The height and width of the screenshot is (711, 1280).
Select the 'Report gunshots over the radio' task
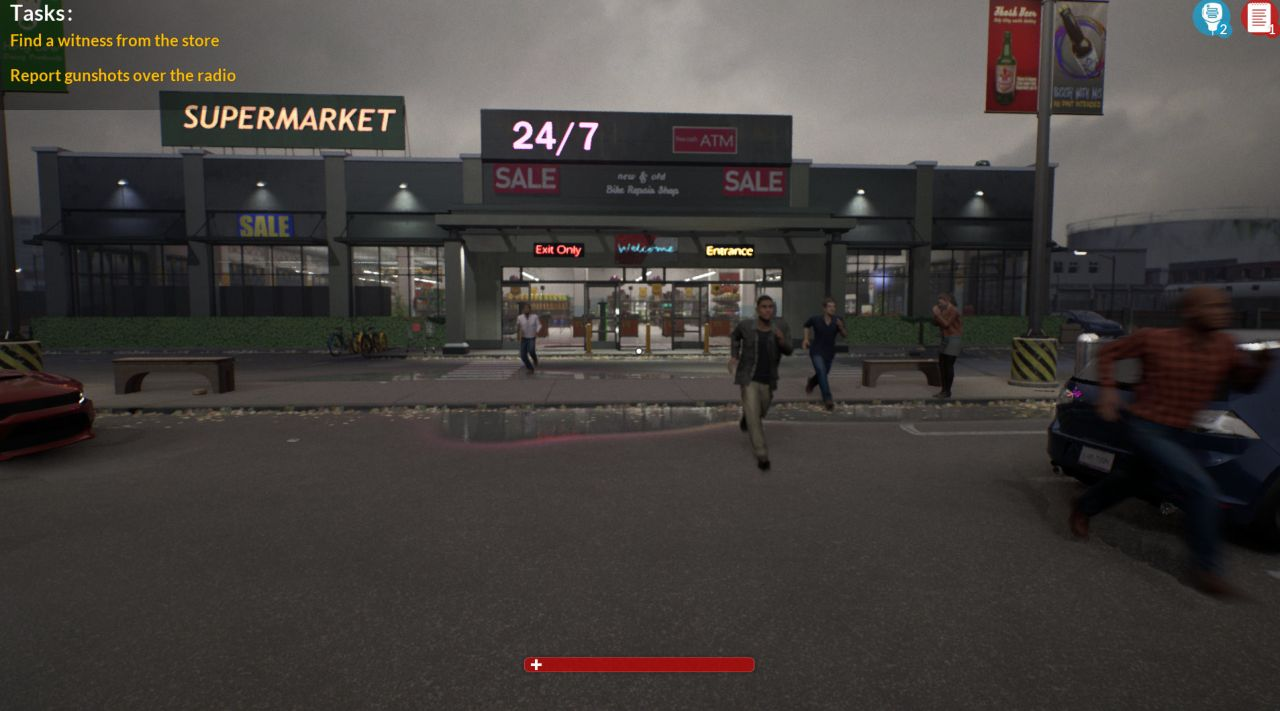tap(123, 76)
